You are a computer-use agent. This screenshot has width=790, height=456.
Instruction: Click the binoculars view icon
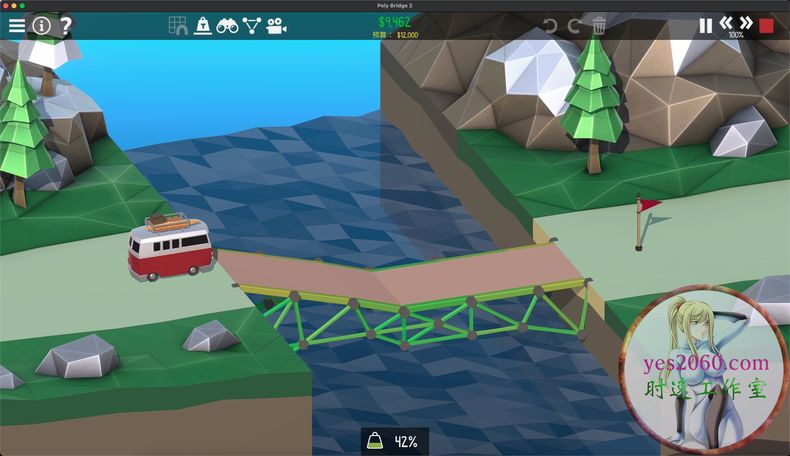(x=228, y=25)
